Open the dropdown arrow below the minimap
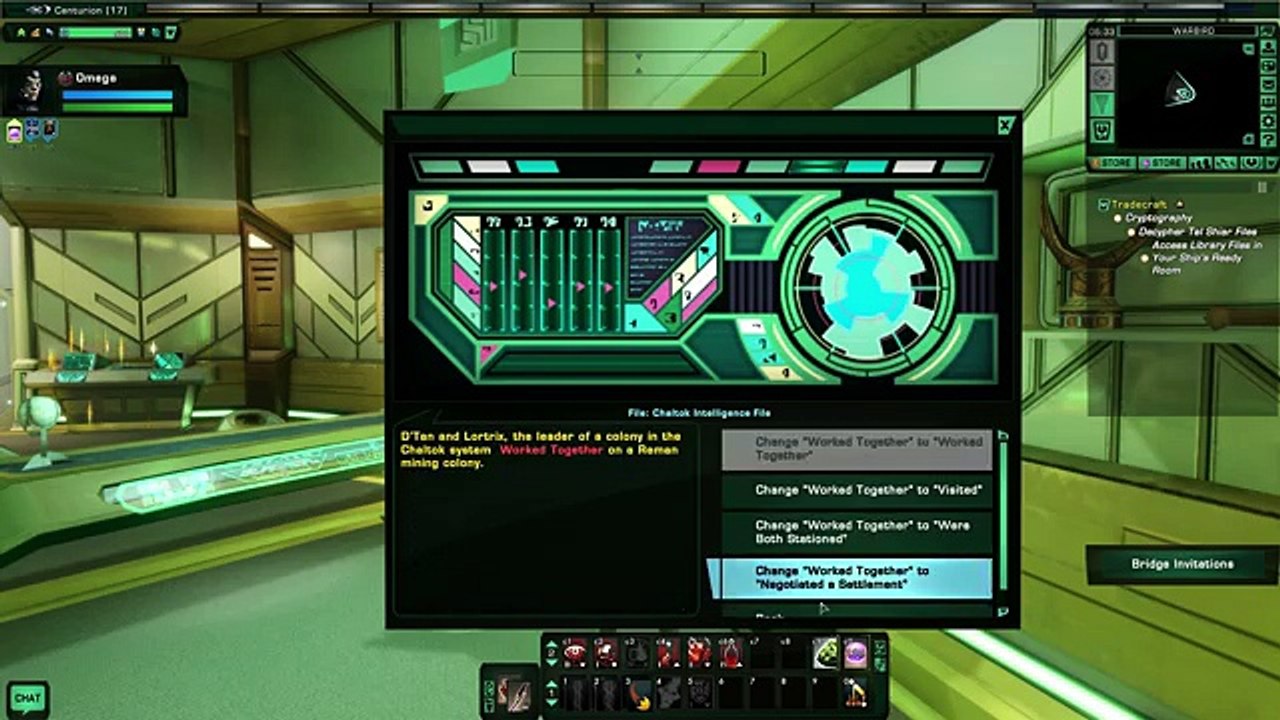Image resolution: width=1280 pixels, height=720 pixels. point(1270,163)
